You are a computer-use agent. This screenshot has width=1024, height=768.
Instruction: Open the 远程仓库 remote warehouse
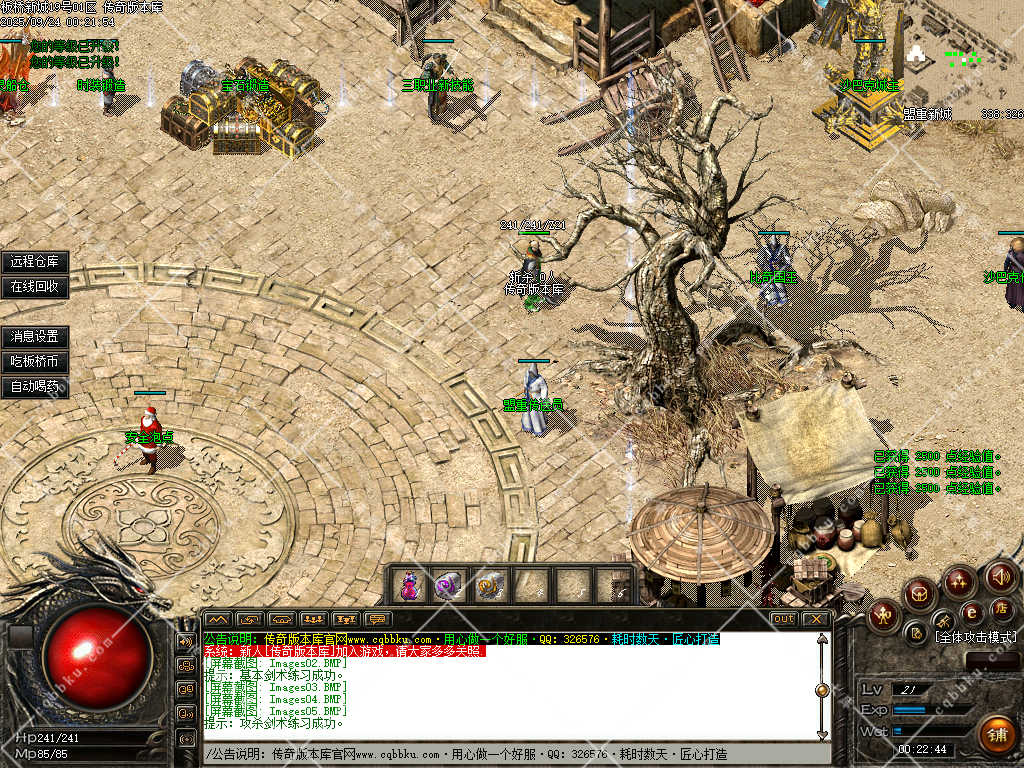pos(35,262)
